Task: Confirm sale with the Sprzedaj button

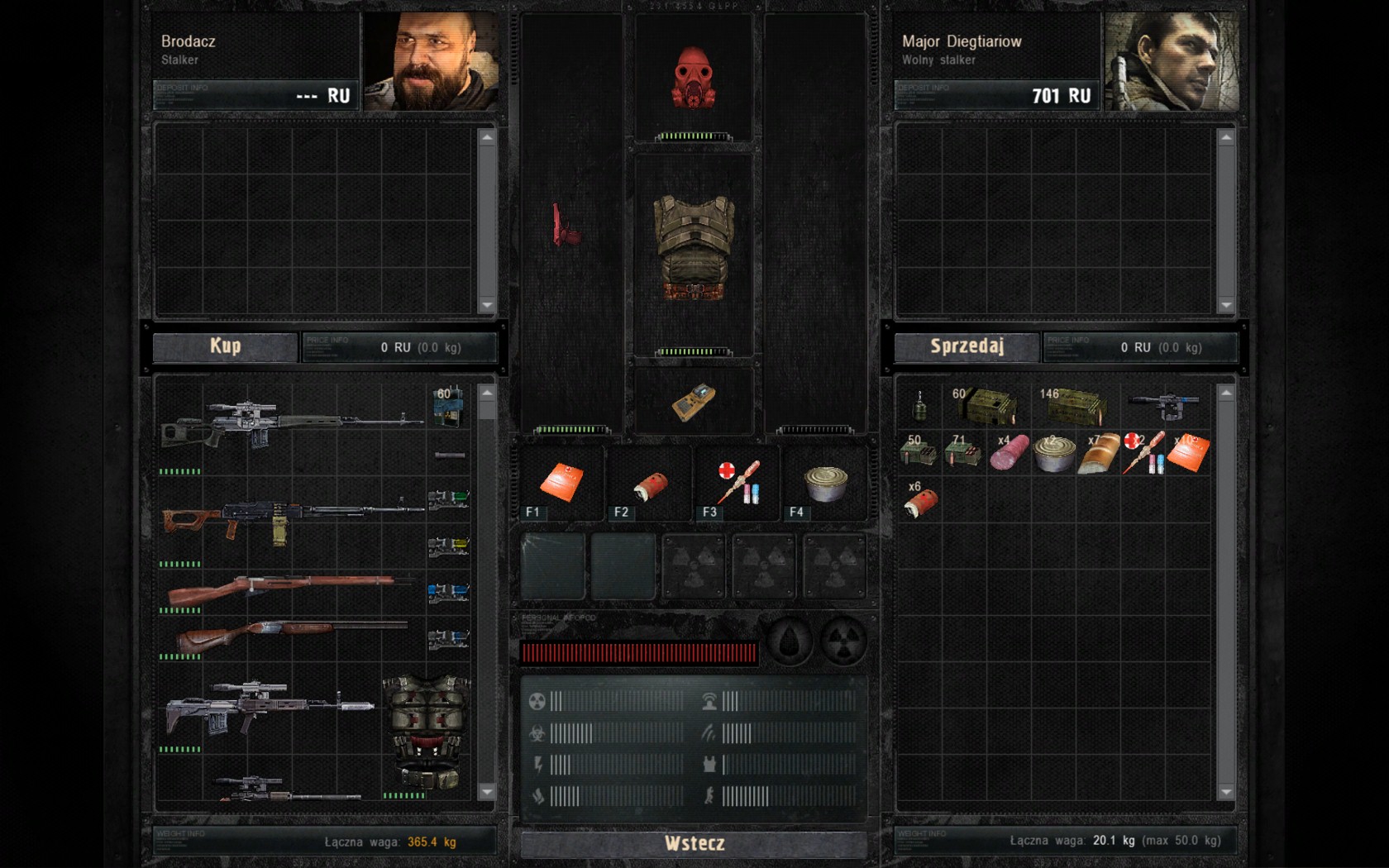Action: [967, 346]
